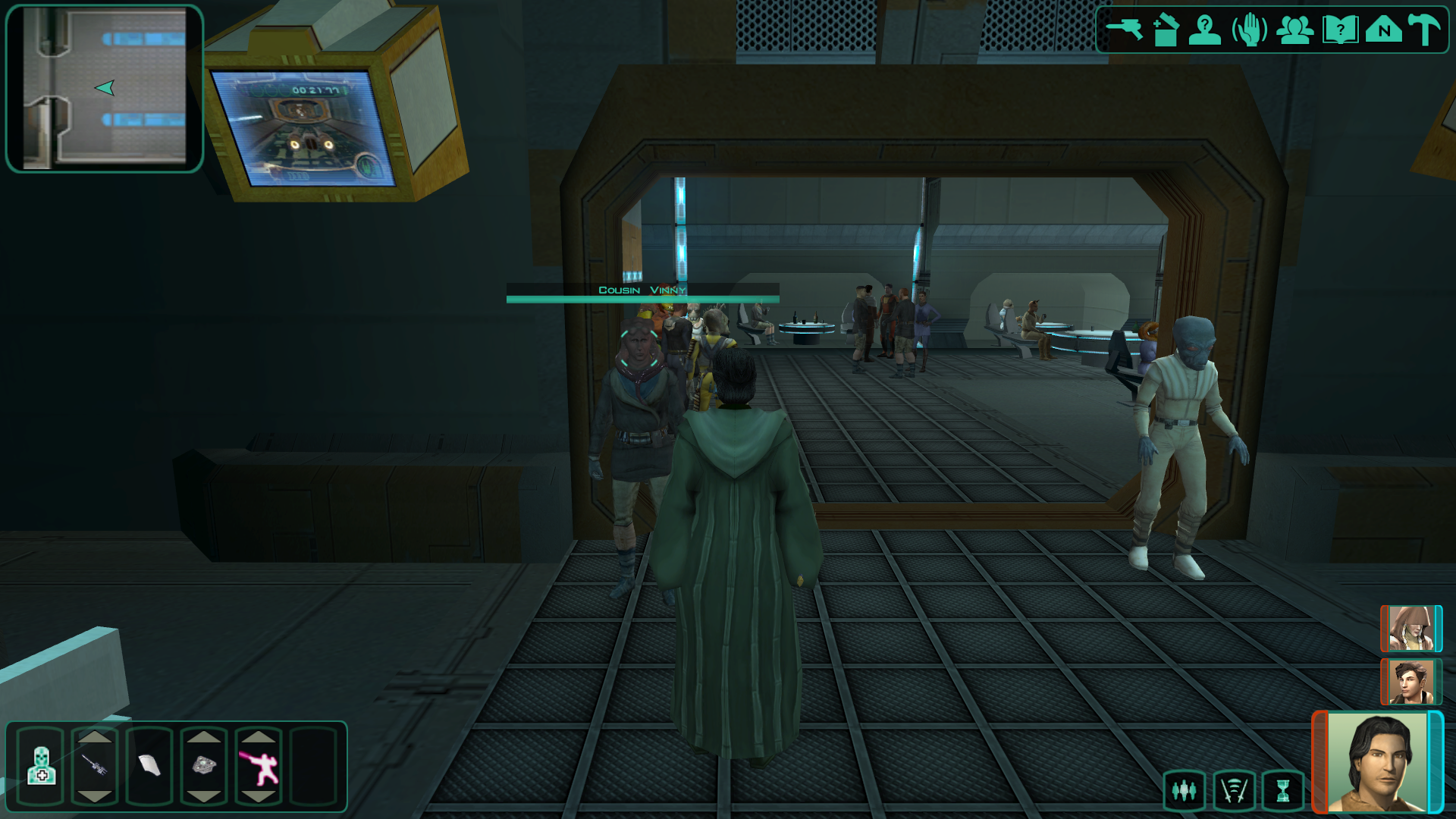Screen dimensions: 1456x819
Task: Toggle the crossed swords stealth button
Action: tap(1234, 791)
